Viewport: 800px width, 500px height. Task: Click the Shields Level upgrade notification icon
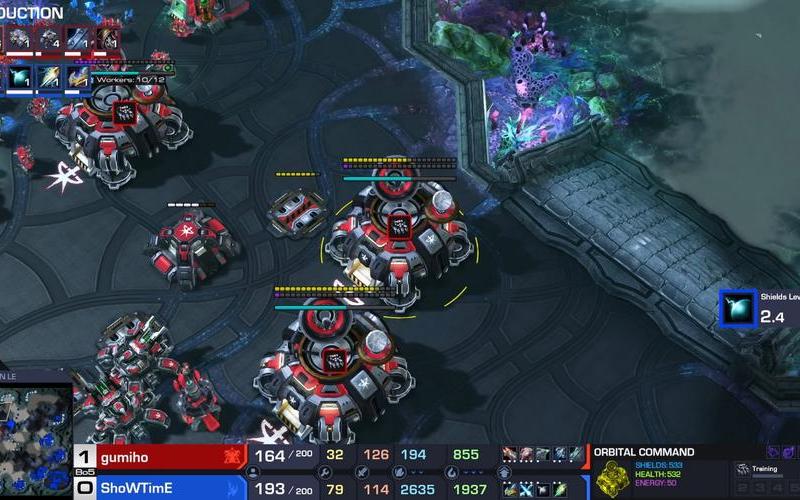click(737, 308)
